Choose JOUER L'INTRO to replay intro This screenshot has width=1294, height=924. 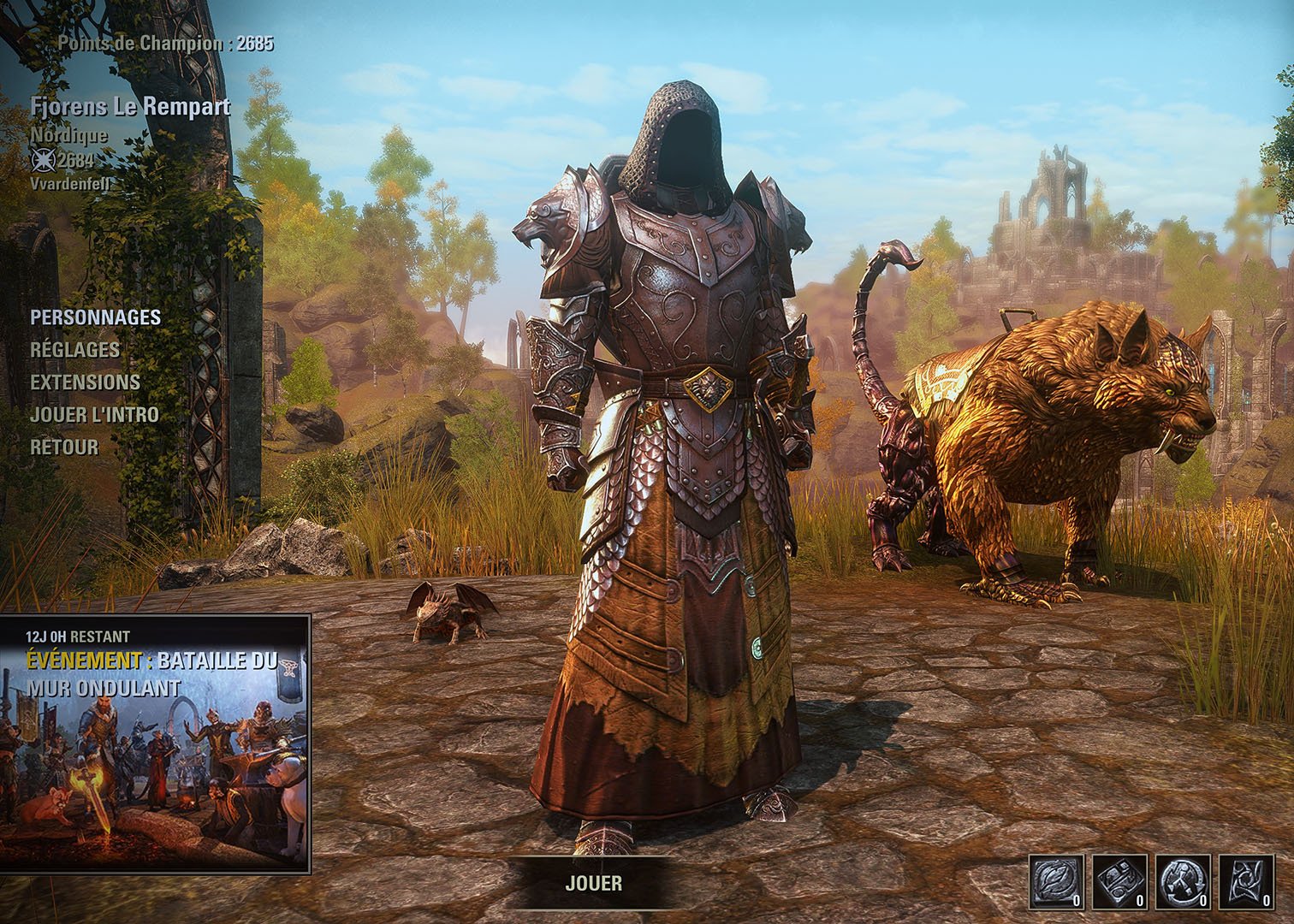click(94, 415)
